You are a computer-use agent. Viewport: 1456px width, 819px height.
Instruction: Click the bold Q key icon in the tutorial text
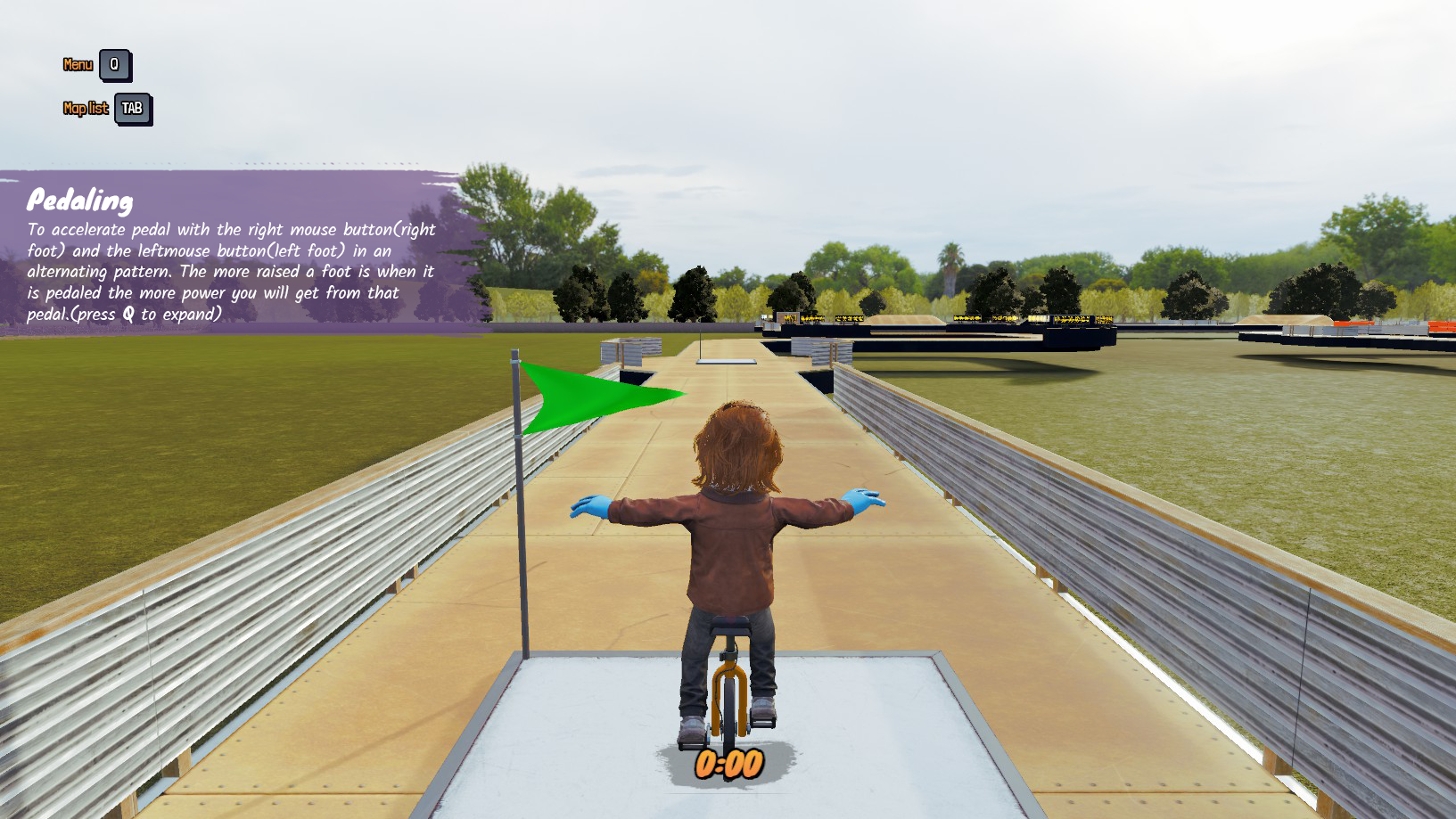(129, 314)
